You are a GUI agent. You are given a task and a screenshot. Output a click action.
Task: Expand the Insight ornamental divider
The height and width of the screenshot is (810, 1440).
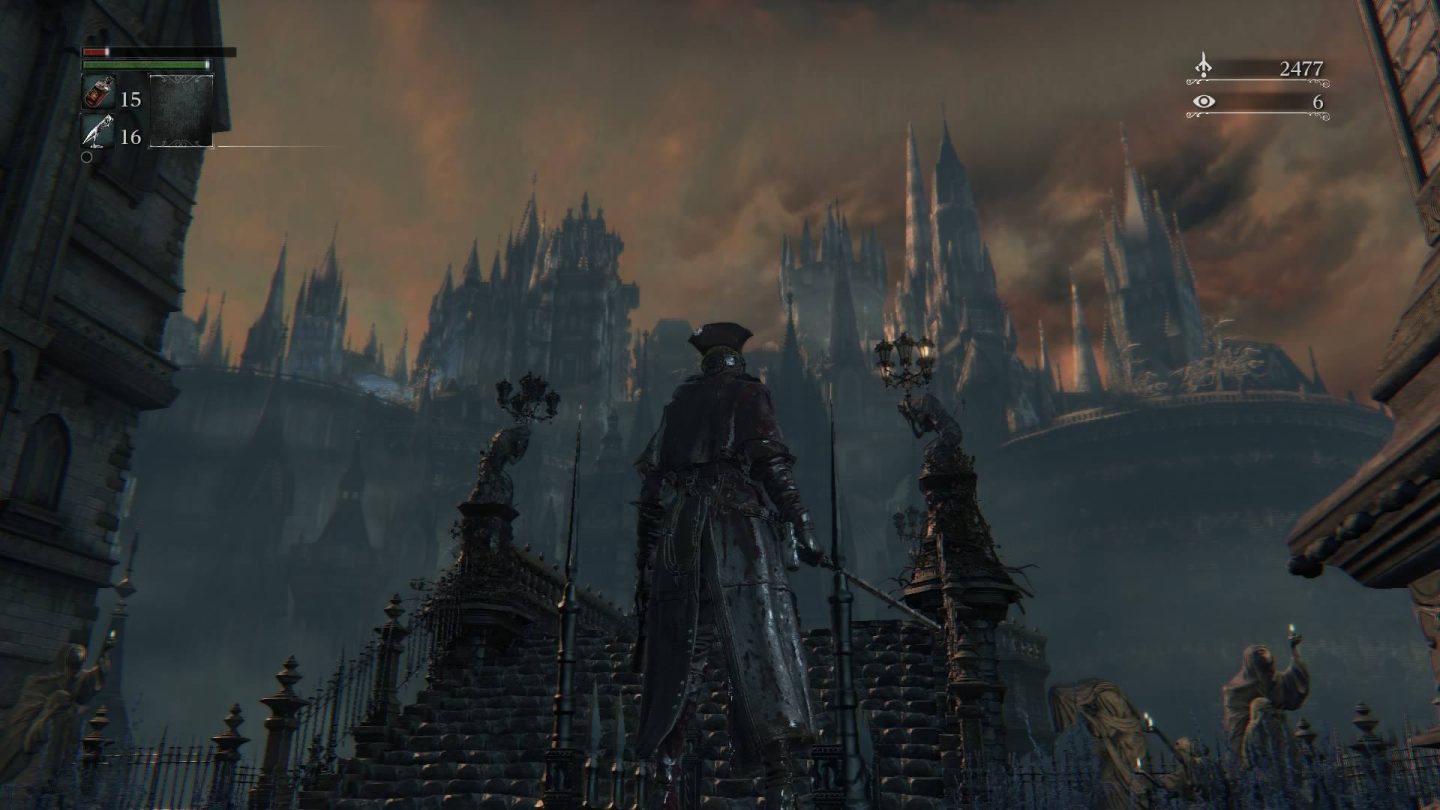(x=1256, y=114)
